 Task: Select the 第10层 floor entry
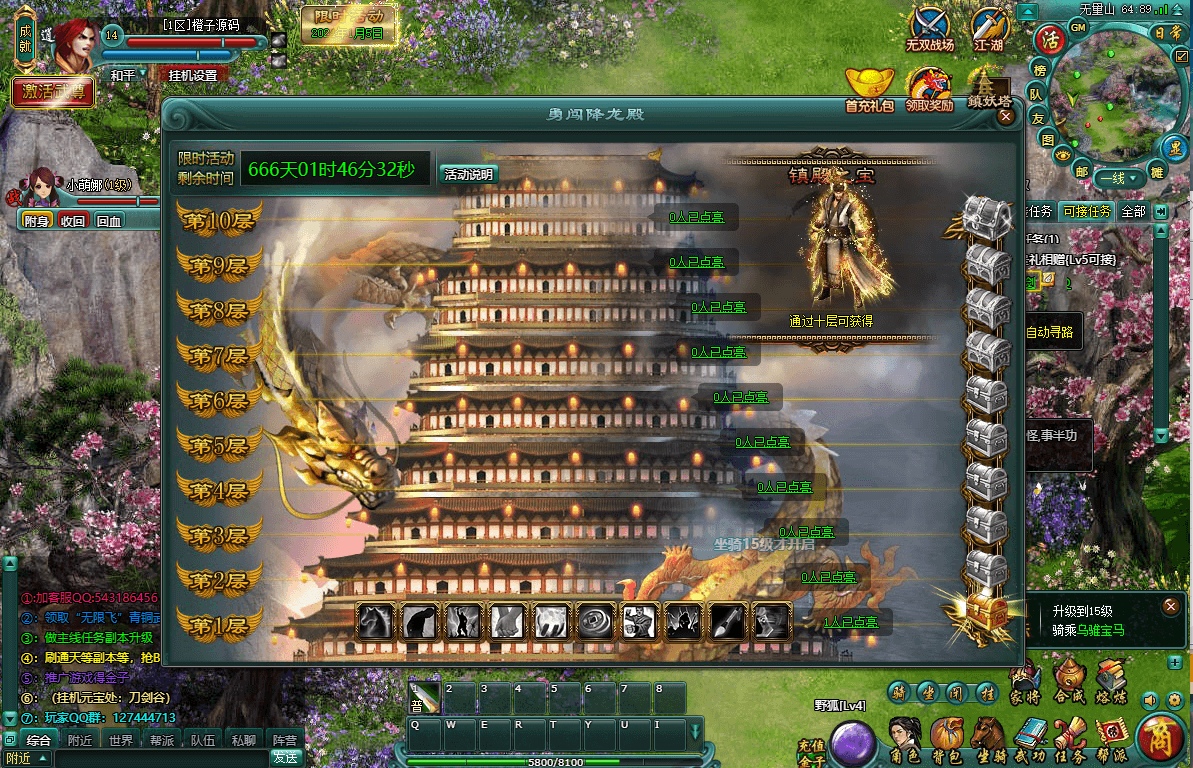[219, 221]
